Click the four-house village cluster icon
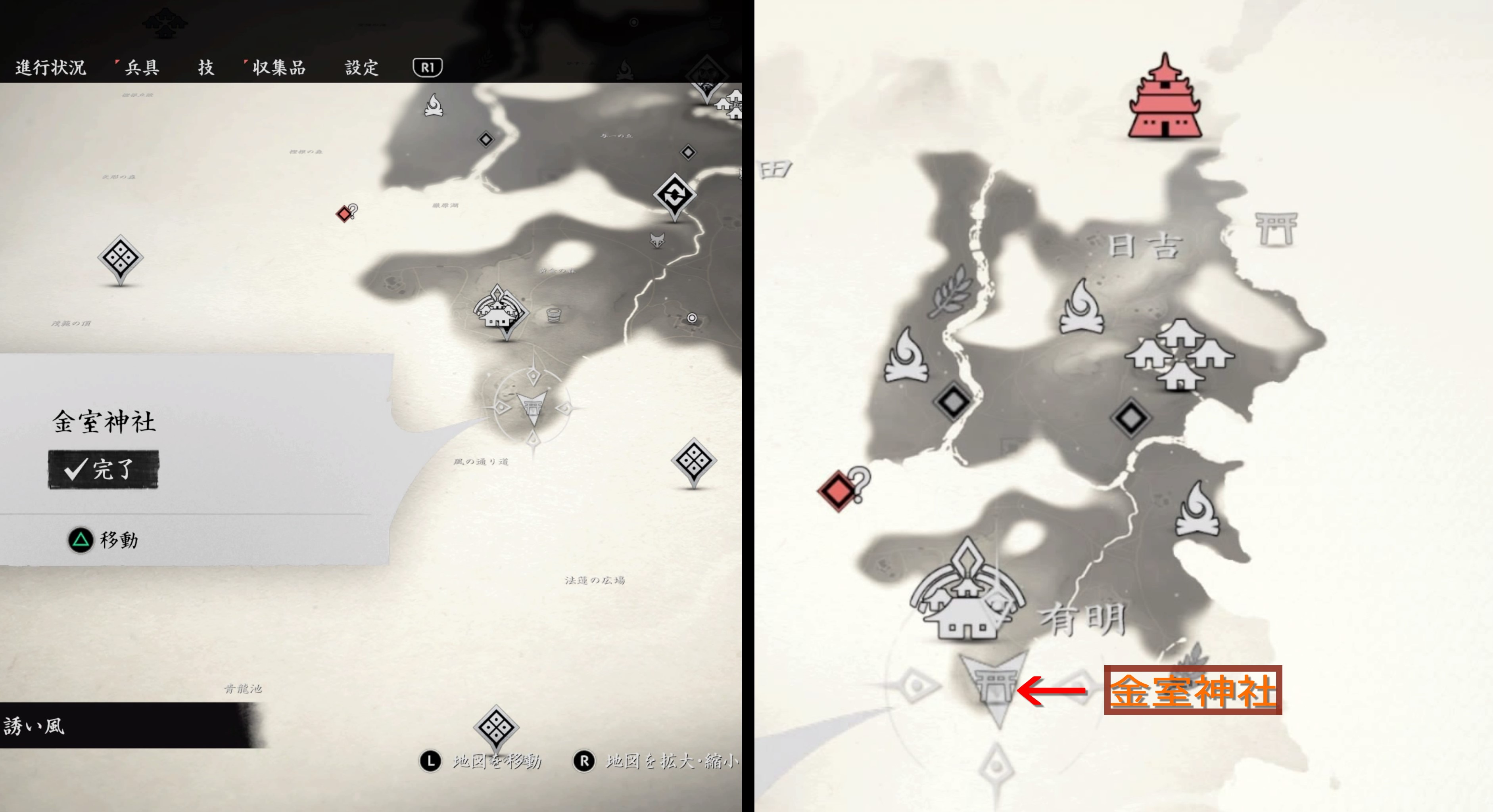1493x812 pixels. click(1180, 353)
